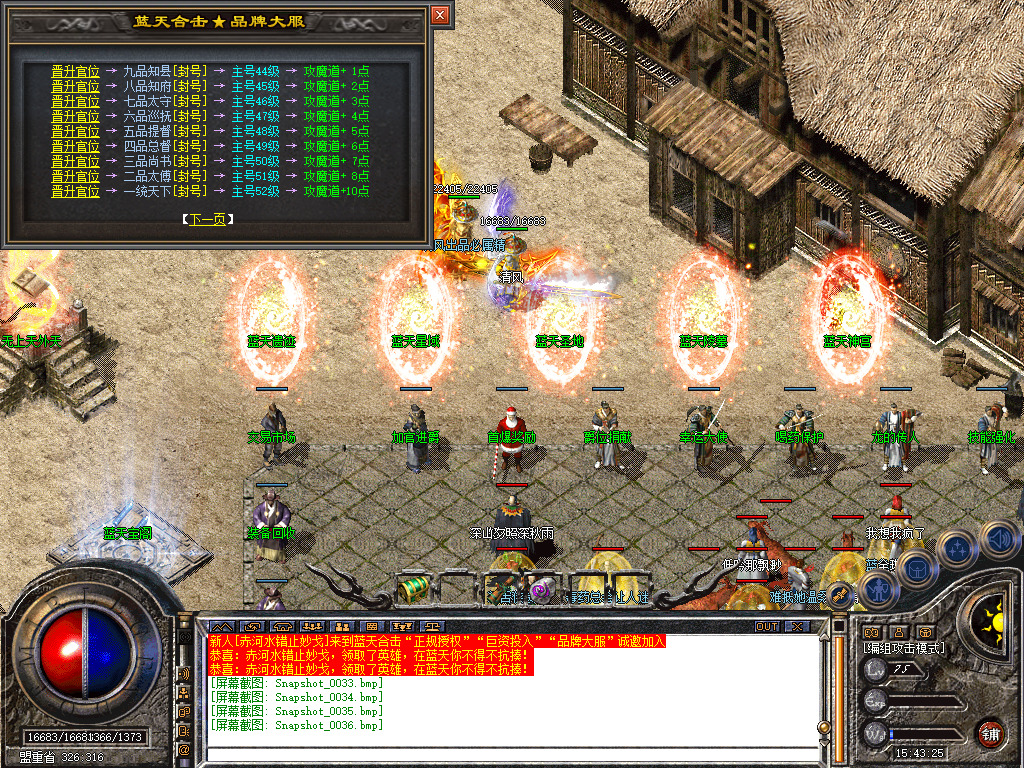Select the green scroll item in belt slot
Viewport: 1024px width, 768px height.
412,590
